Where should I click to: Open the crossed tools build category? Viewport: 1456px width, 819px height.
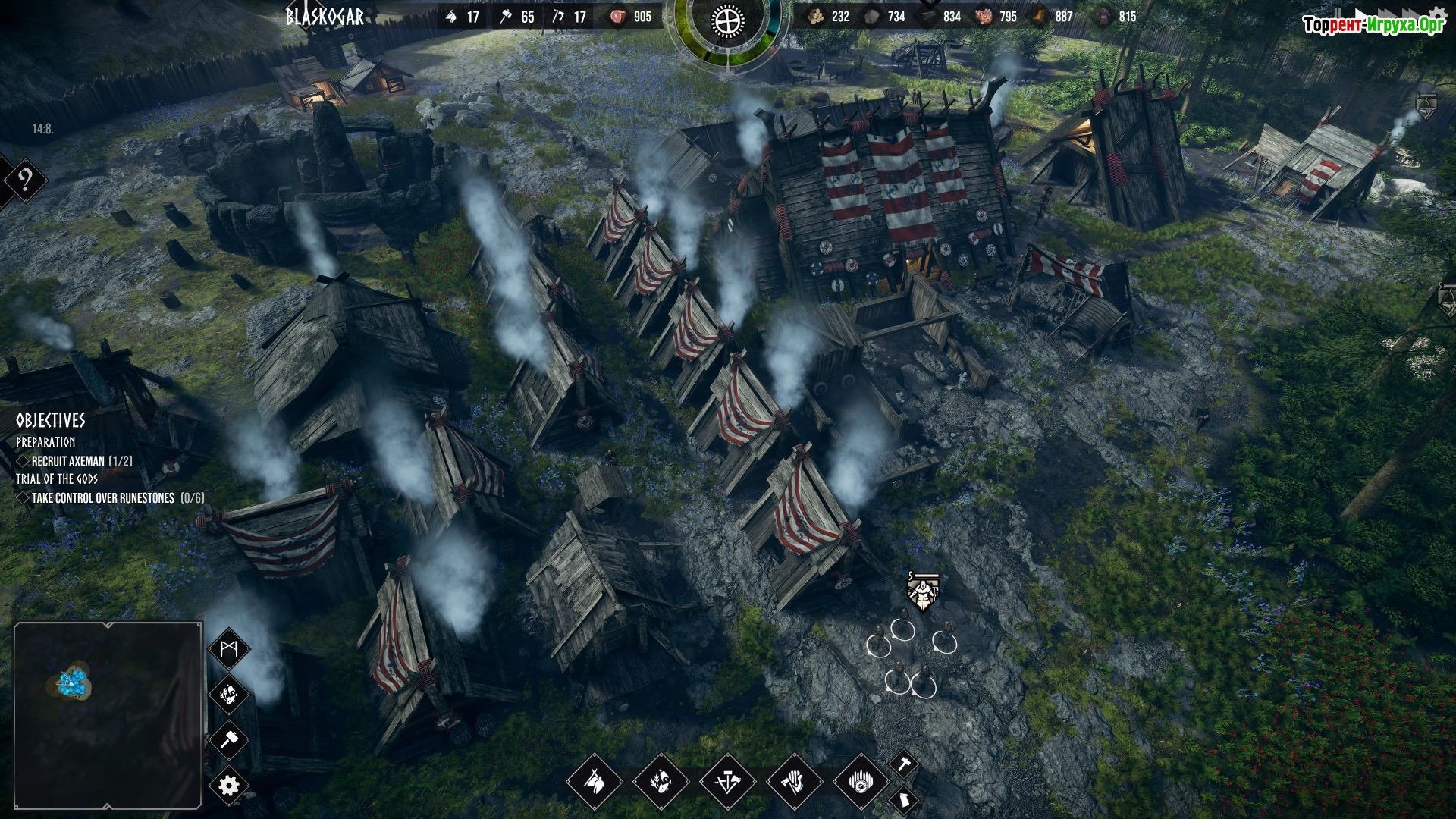coord(727,781)
